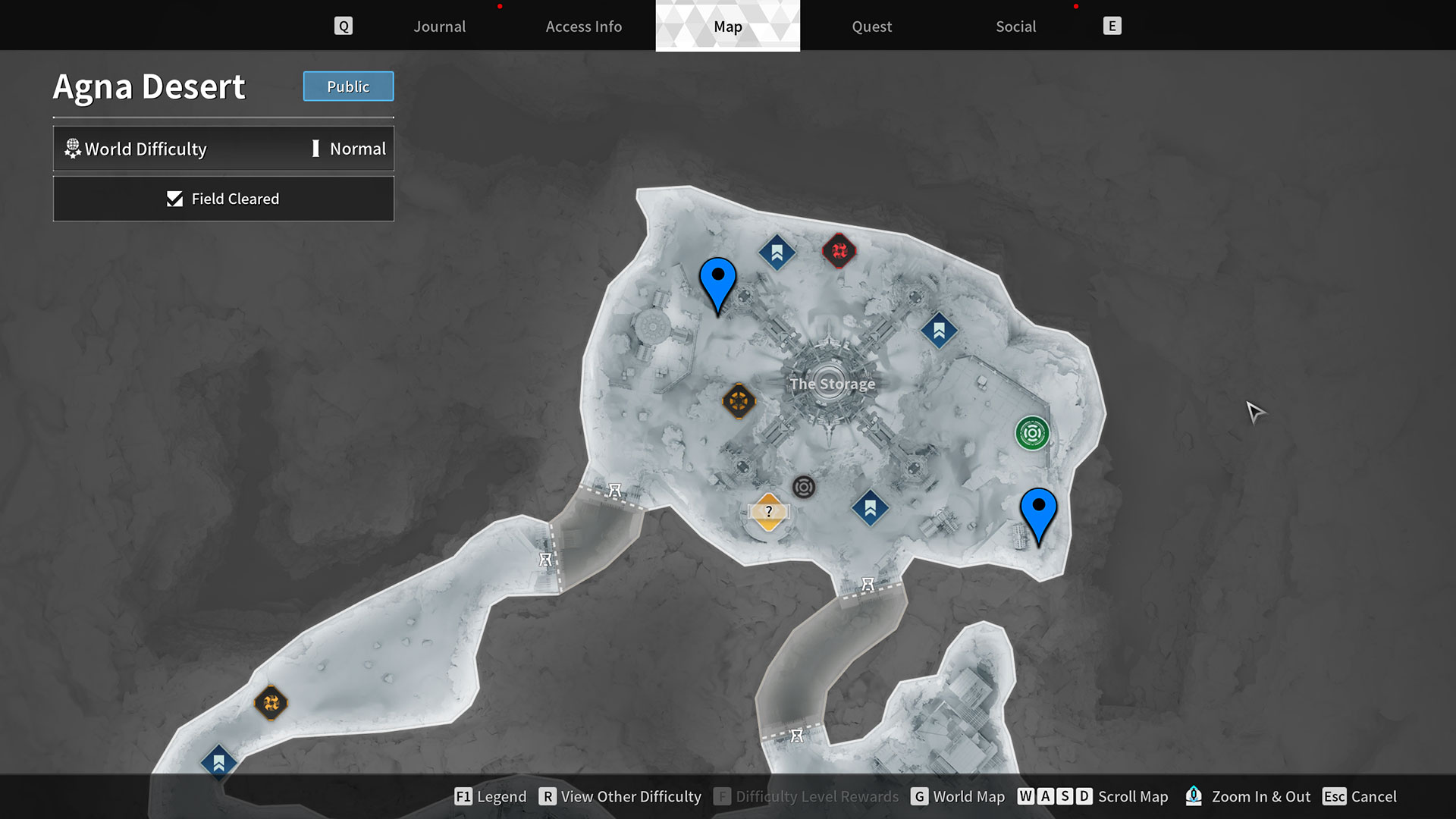Open the Social tab
Viewport: 1456px width, 819px height.
pyautogui.click(x=1015, y=26)
